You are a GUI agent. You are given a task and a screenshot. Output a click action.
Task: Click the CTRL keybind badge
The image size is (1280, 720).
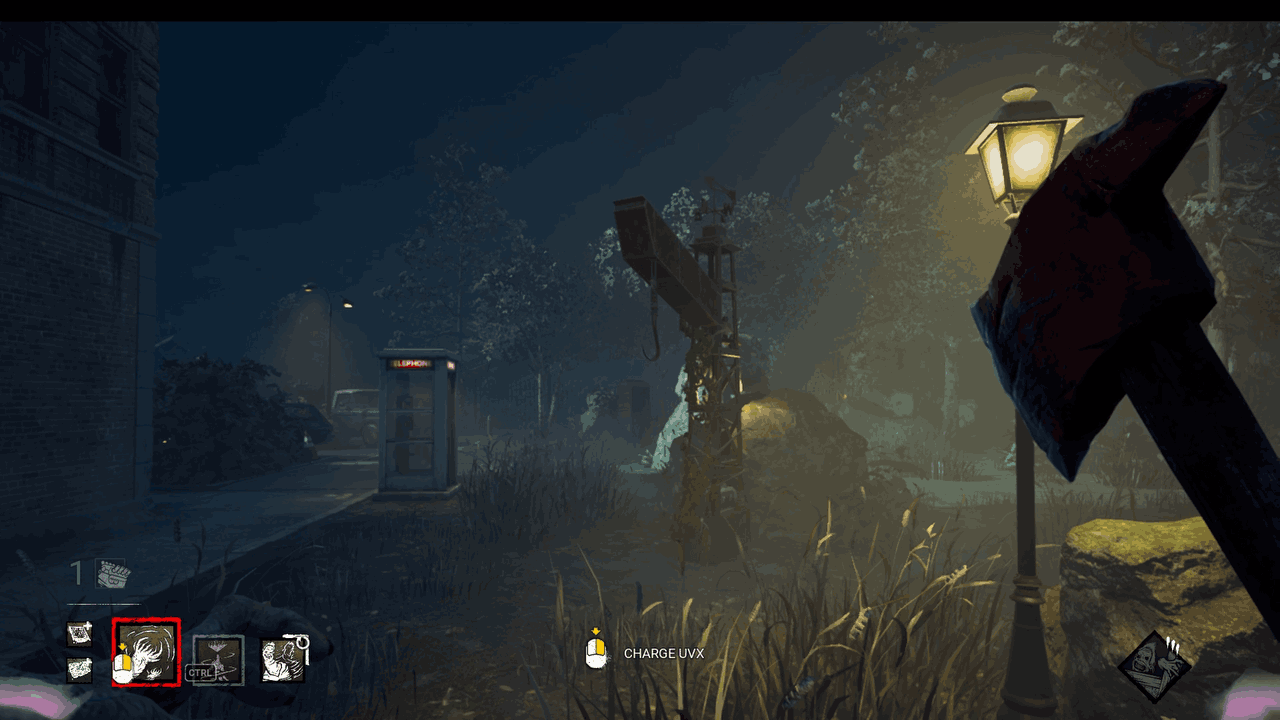pos(201,672)
